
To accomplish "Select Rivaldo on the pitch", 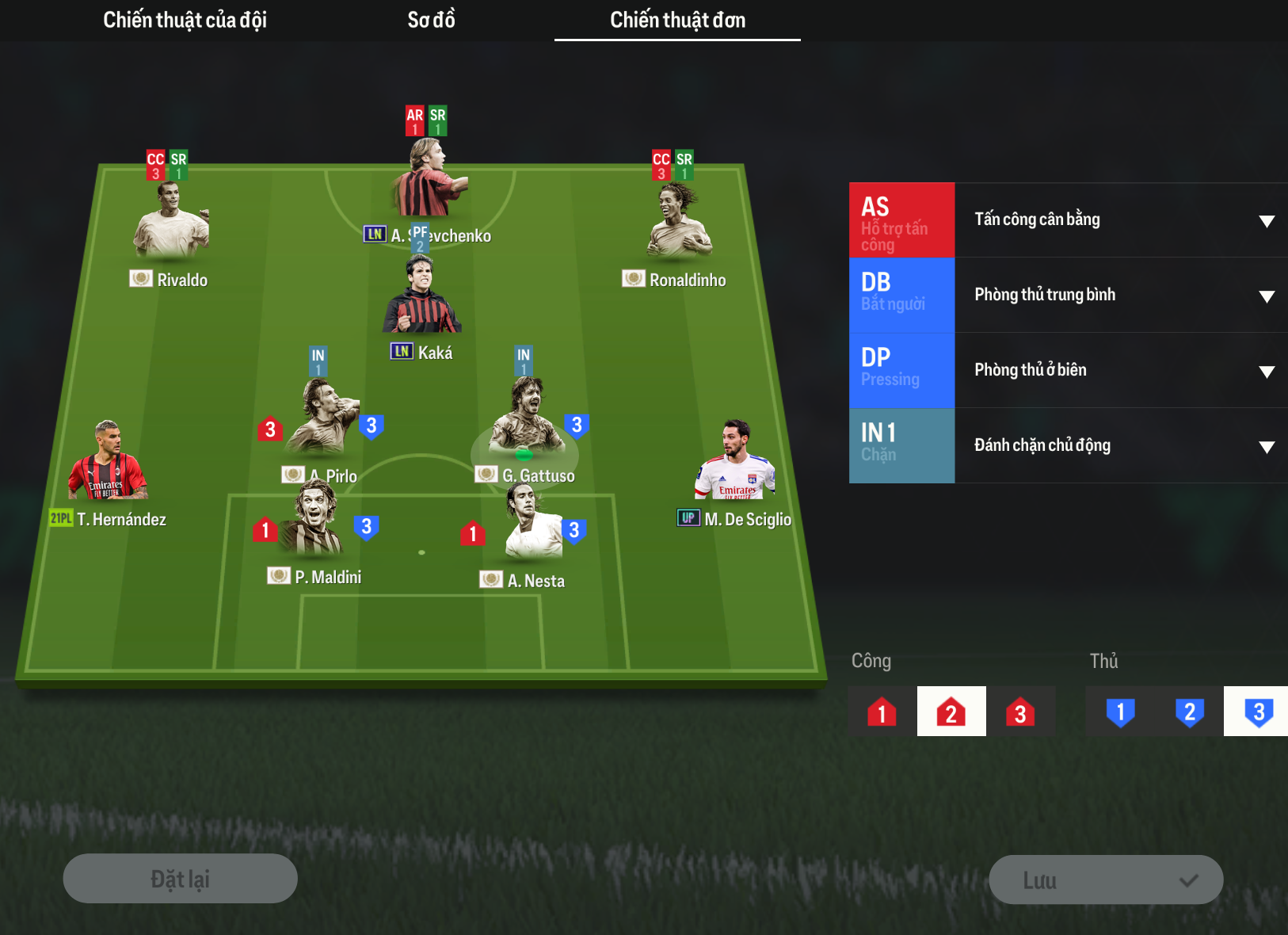I will (x=170, y=224).
